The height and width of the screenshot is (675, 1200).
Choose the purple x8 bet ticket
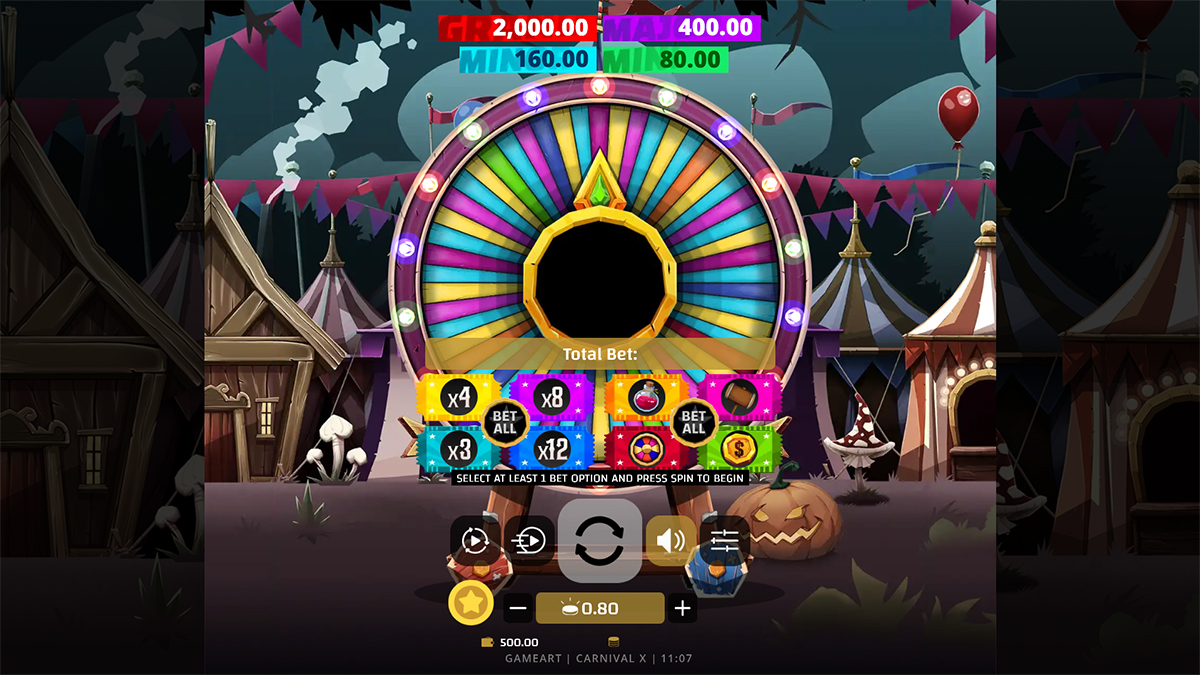(552, 397)
